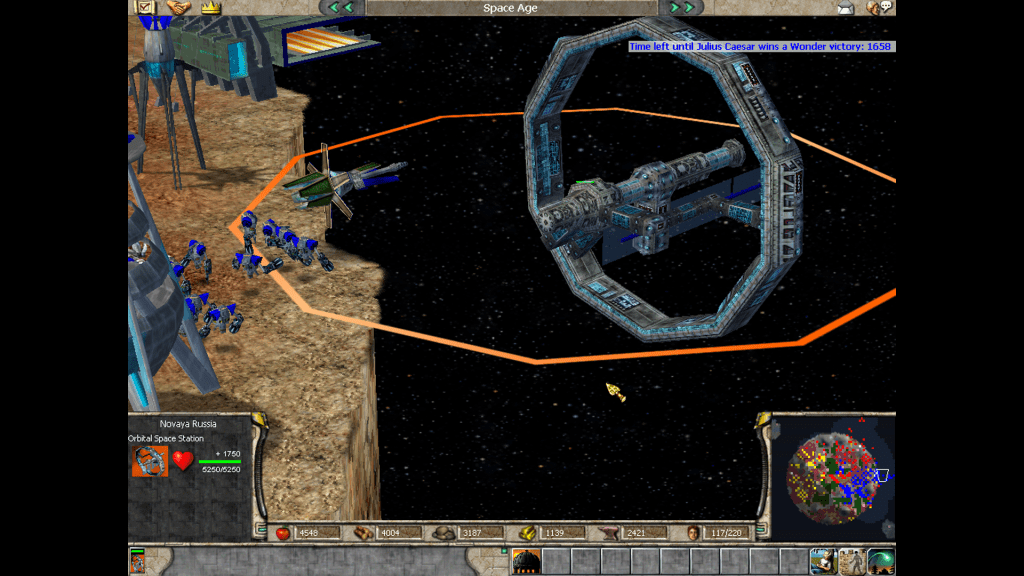This screenshot has width=1024, height=576.
Task: Click the resting citizen icon
Action: click(x=824, y=561)
